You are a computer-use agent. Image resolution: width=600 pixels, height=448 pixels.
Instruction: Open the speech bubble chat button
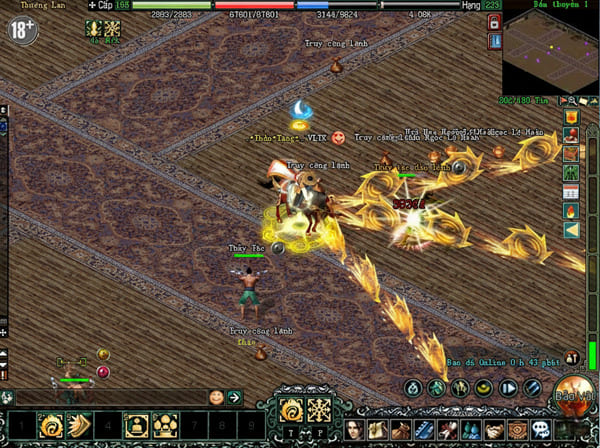(x=541, y=430)
